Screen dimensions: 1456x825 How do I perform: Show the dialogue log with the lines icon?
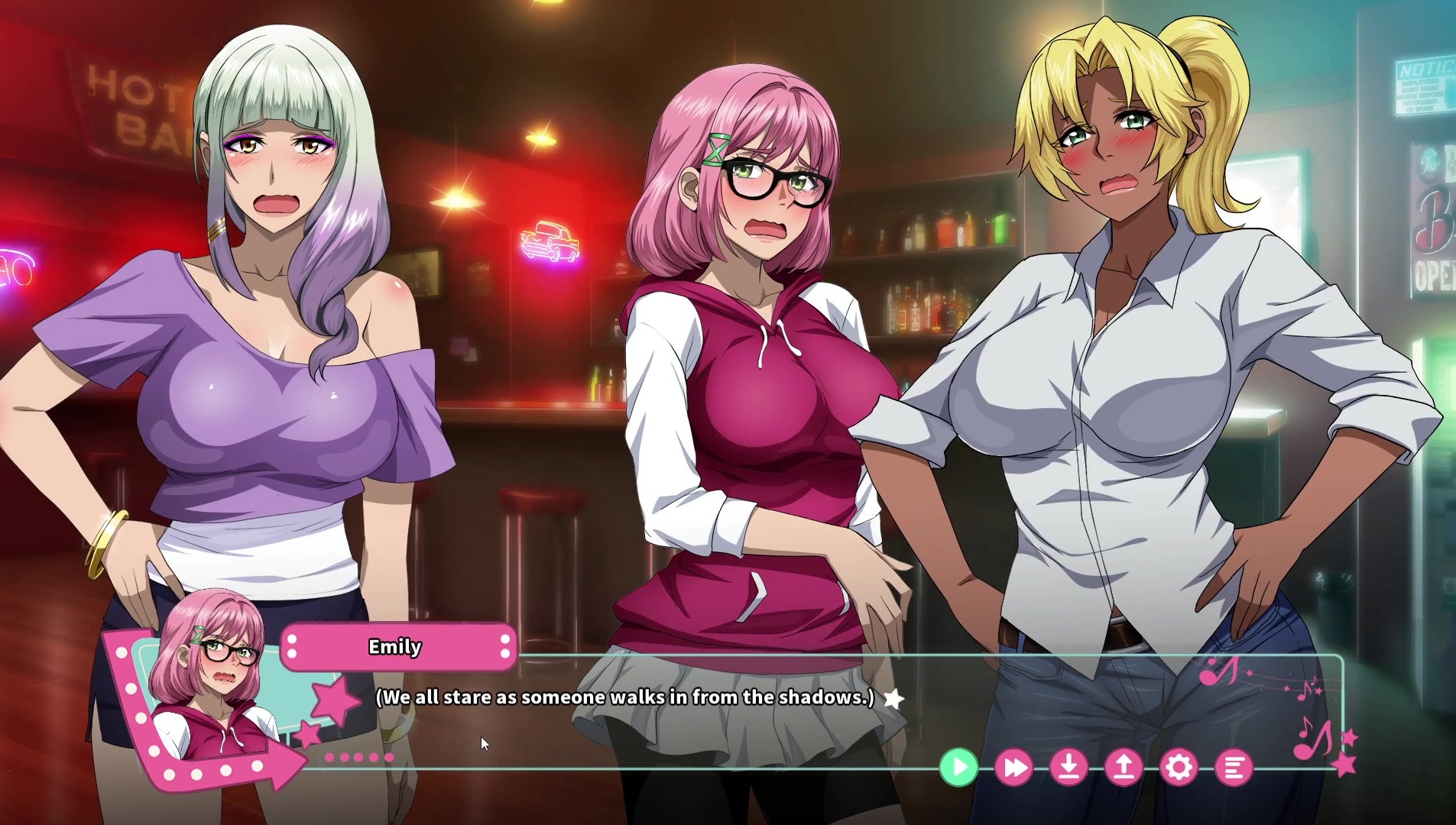pyautogui.click(x=1234, y=767)
